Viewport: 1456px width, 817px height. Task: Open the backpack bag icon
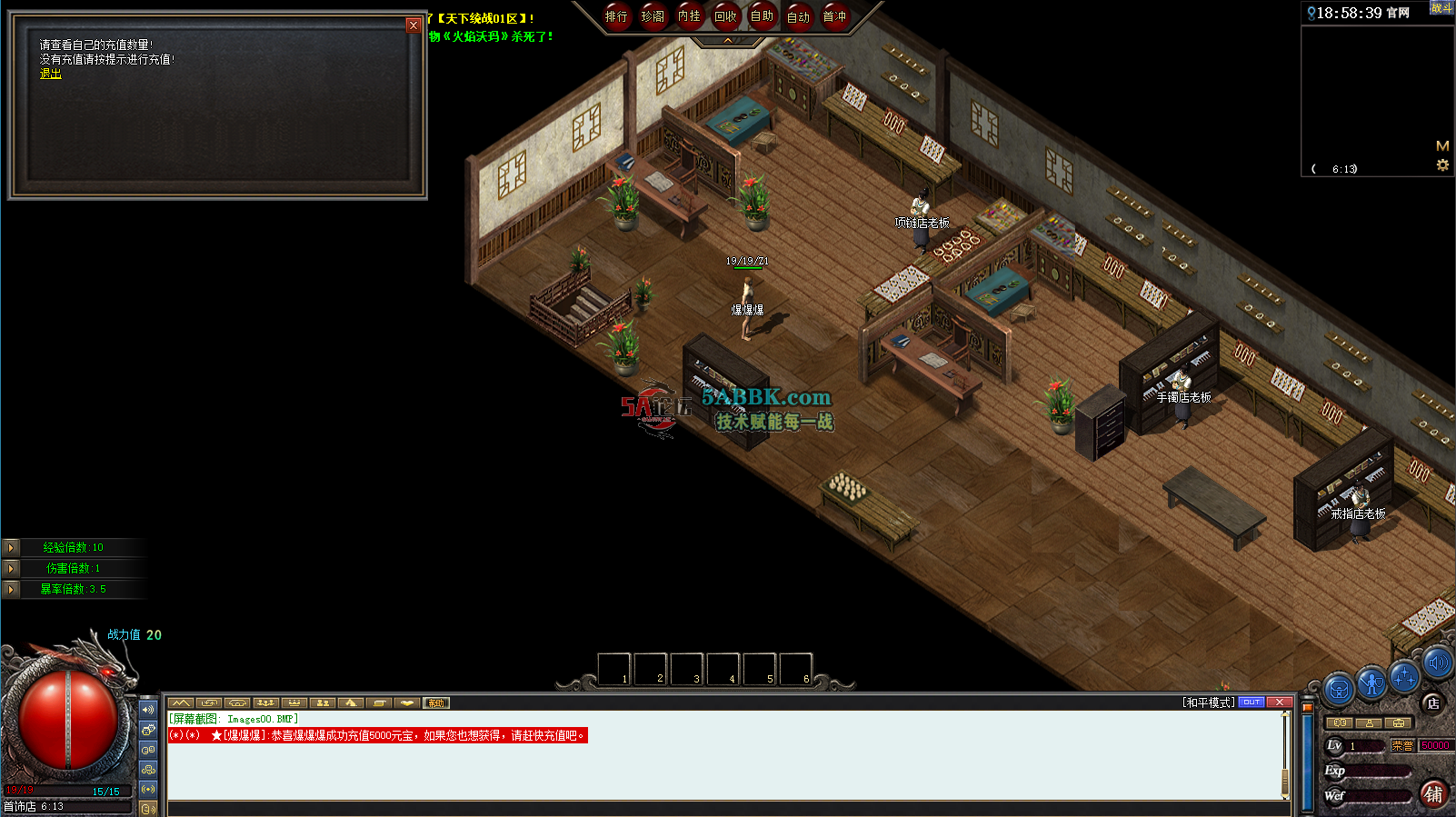[x=1339, y=689]
